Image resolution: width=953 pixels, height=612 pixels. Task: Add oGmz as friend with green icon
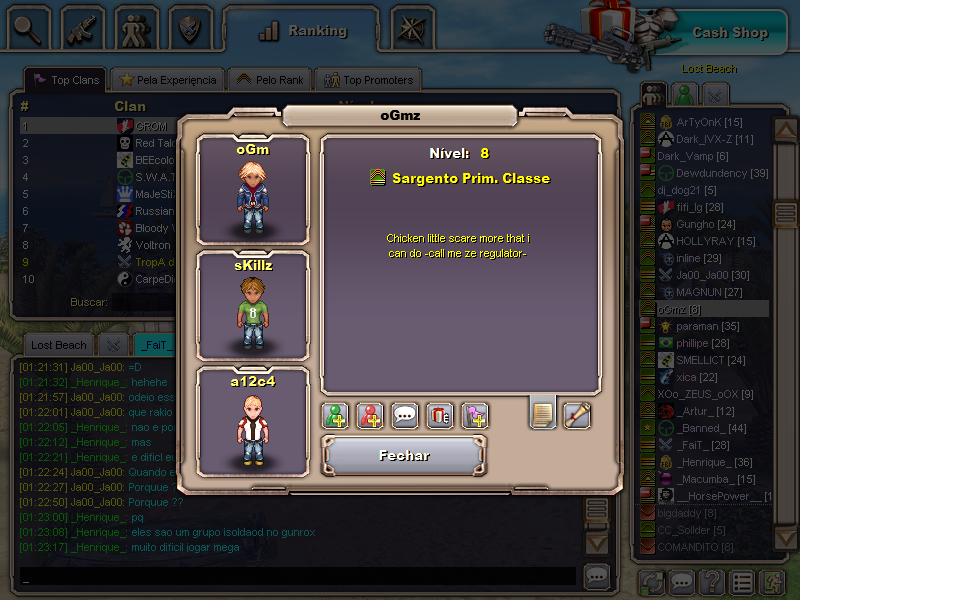pos(336,415)
